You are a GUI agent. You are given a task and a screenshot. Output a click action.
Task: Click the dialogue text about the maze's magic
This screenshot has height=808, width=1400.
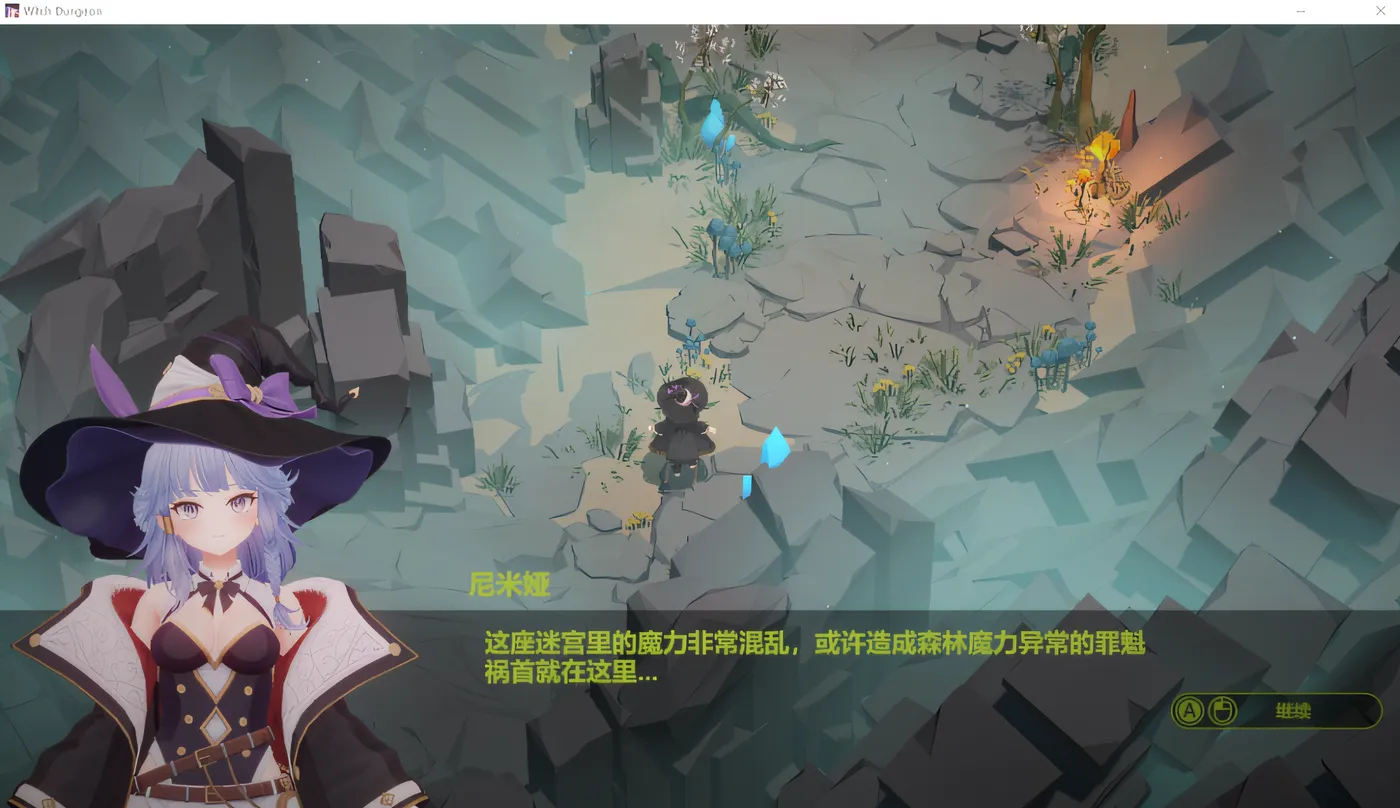click(812, 657)
